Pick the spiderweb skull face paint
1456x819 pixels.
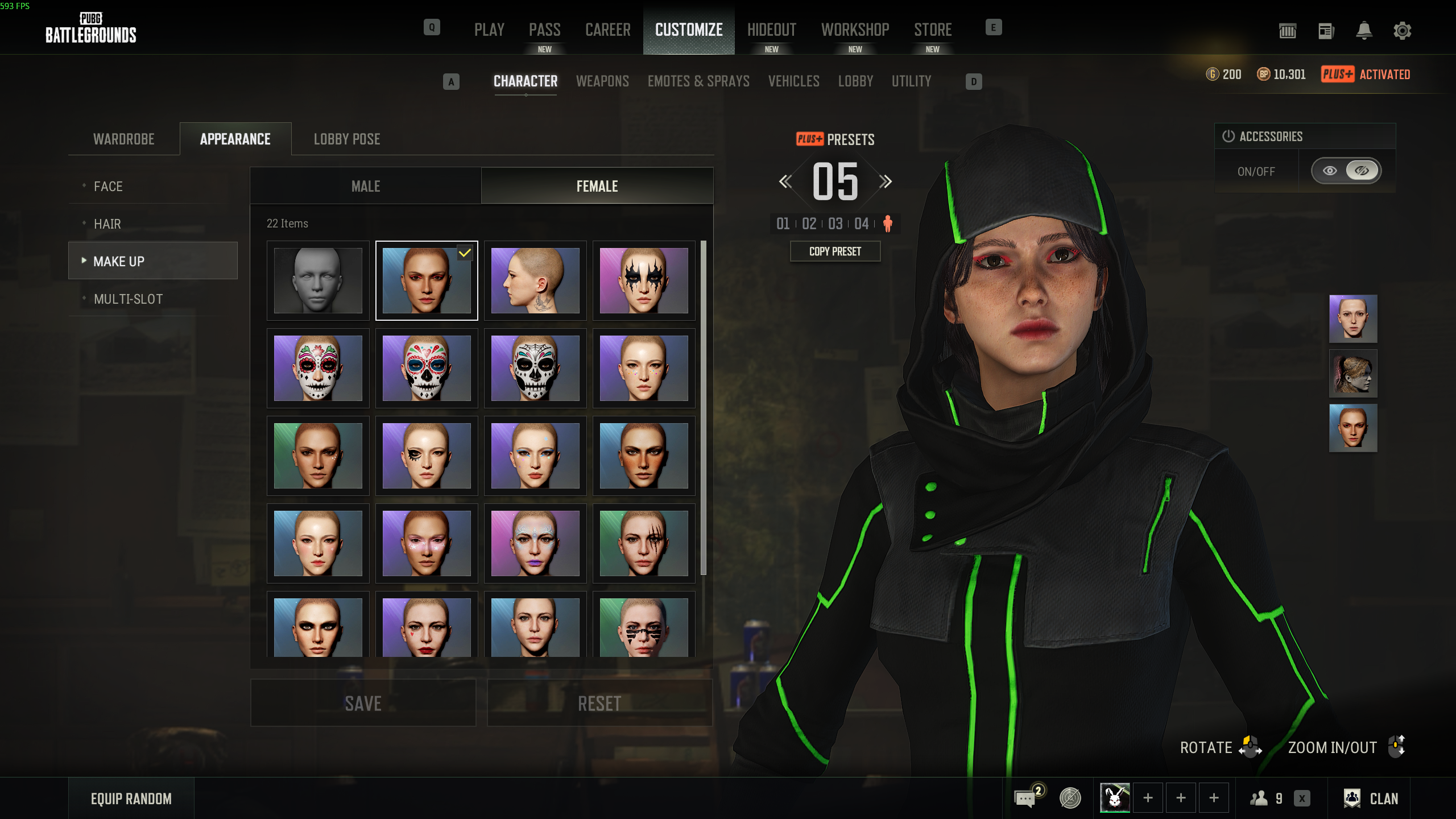tap(535, 368)
